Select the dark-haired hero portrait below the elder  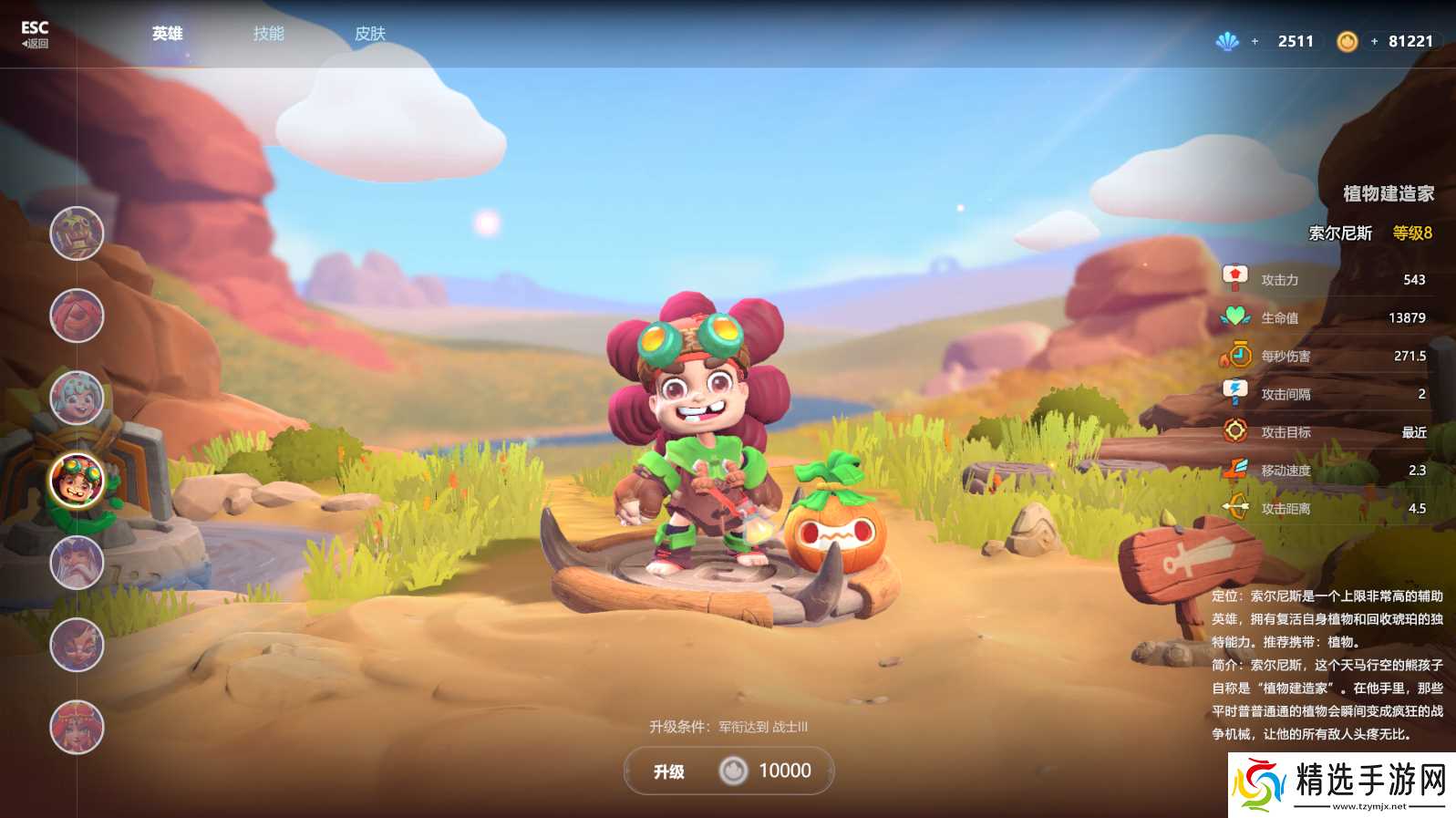(77, 645)
